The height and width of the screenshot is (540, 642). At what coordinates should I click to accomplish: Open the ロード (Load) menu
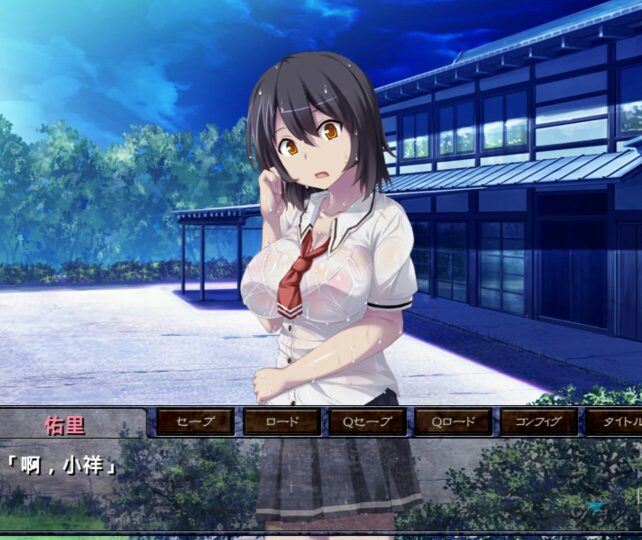(x=281, y=421)
